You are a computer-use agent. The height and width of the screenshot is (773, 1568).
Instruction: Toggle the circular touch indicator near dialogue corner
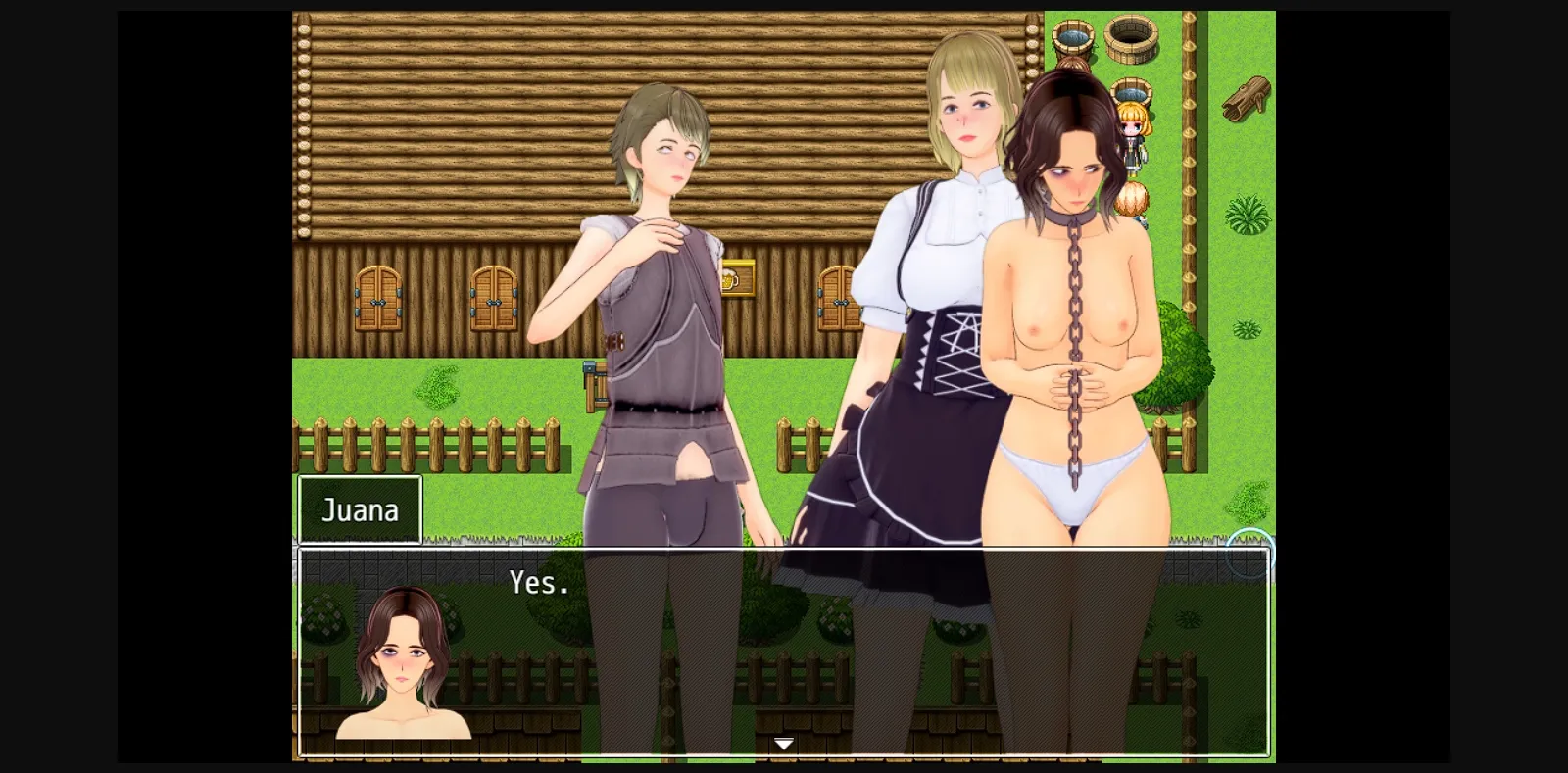pyautogui.click(x=1249, y=556)
